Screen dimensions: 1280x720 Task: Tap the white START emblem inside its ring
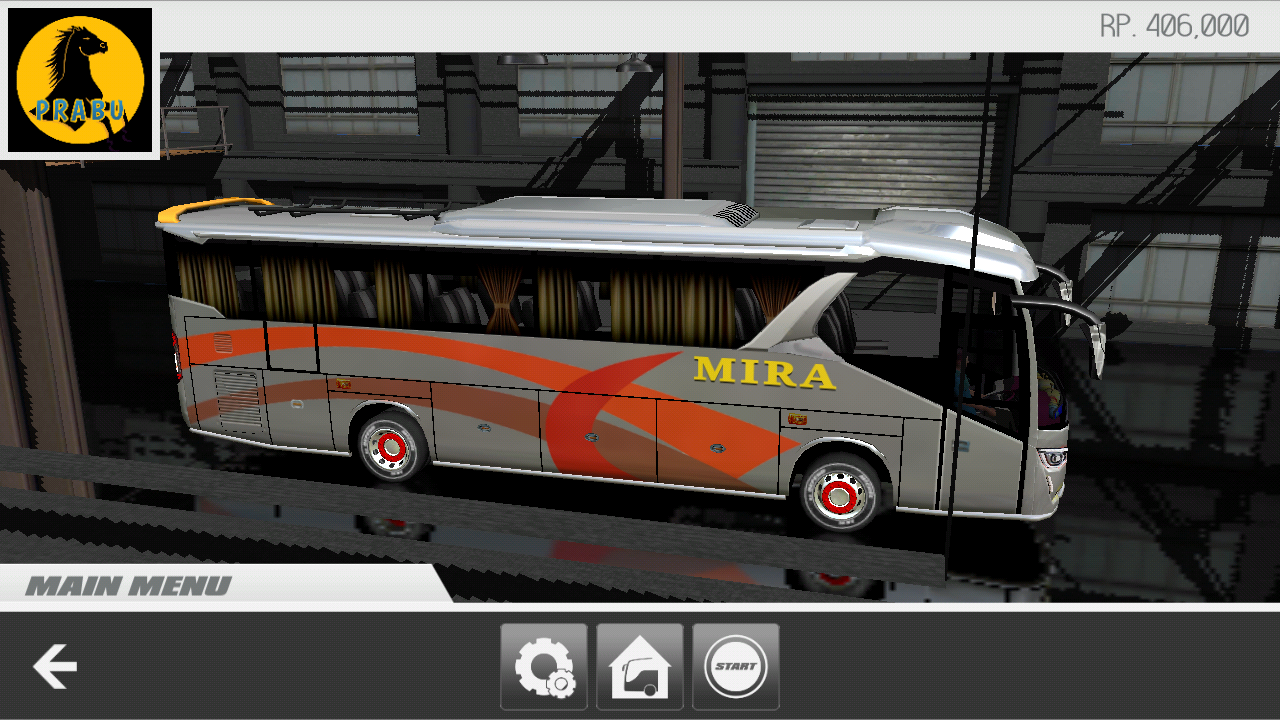[x=735, y=665]
